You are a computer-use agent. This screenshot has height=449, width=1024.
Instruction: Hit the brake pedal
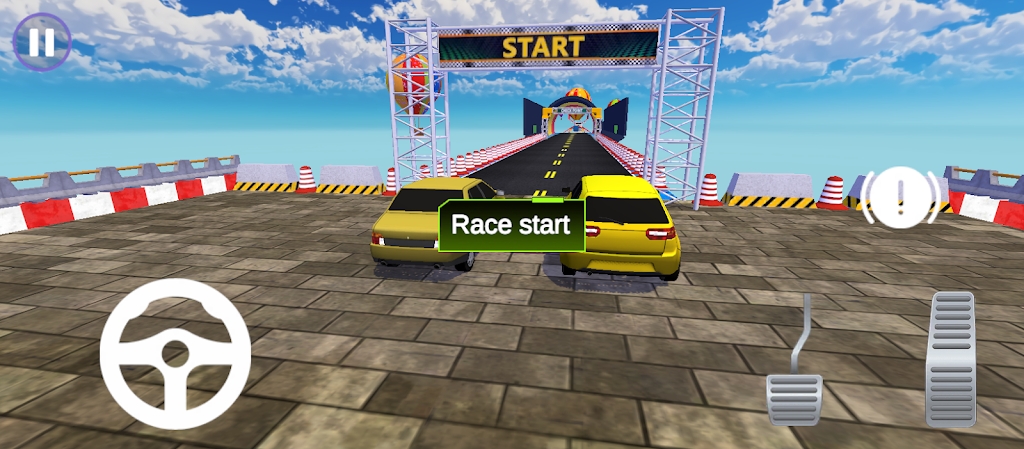(795, 397)
